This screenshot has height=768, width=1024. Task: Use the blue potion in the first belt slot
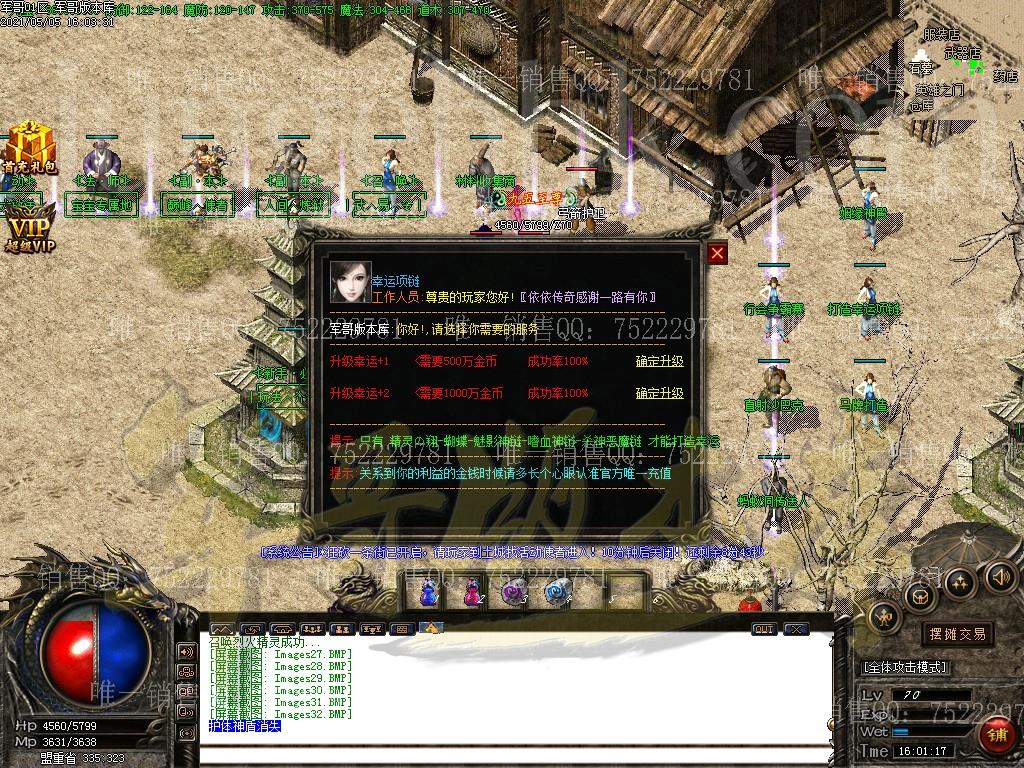pyautogui.click(x=428, y=593)
